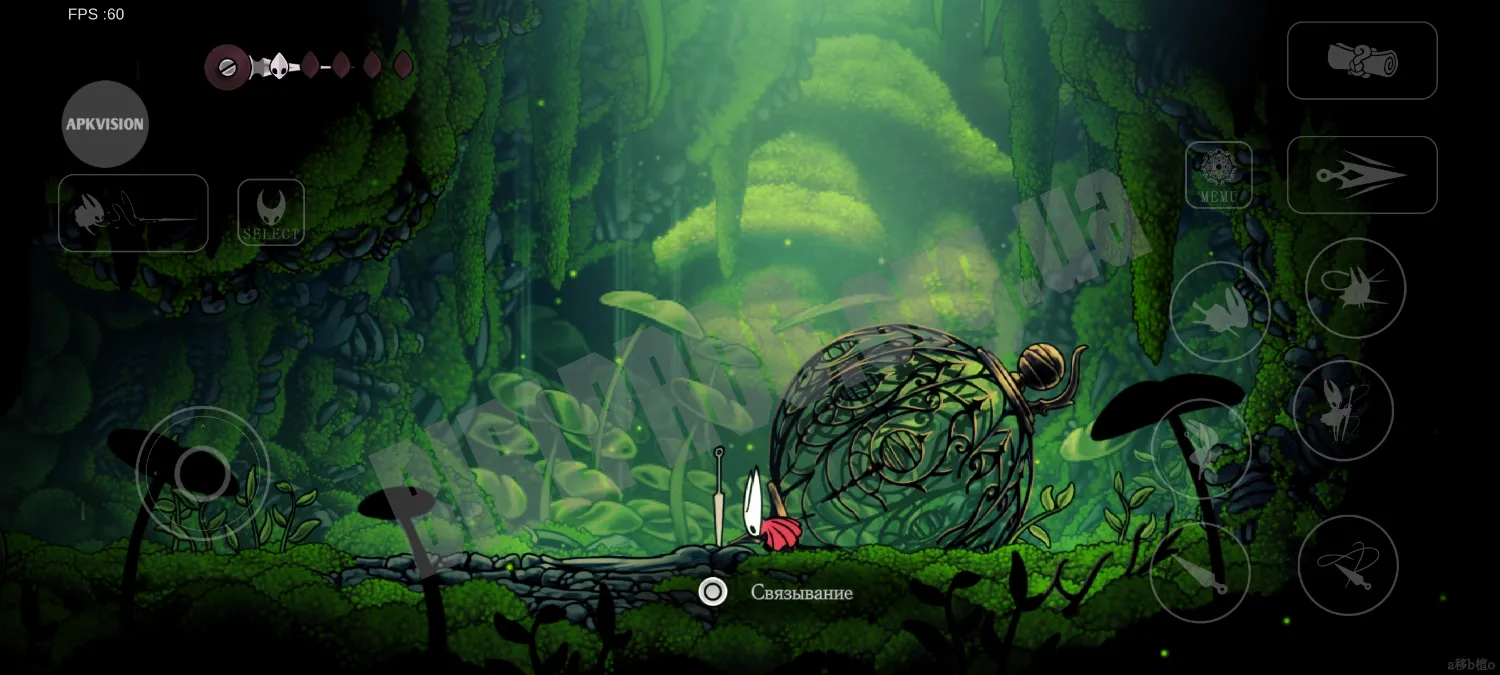Tap the virtual movement joystick
Image resolution: width=1500 pixels, height=675 pixels.
click(202, 473)
